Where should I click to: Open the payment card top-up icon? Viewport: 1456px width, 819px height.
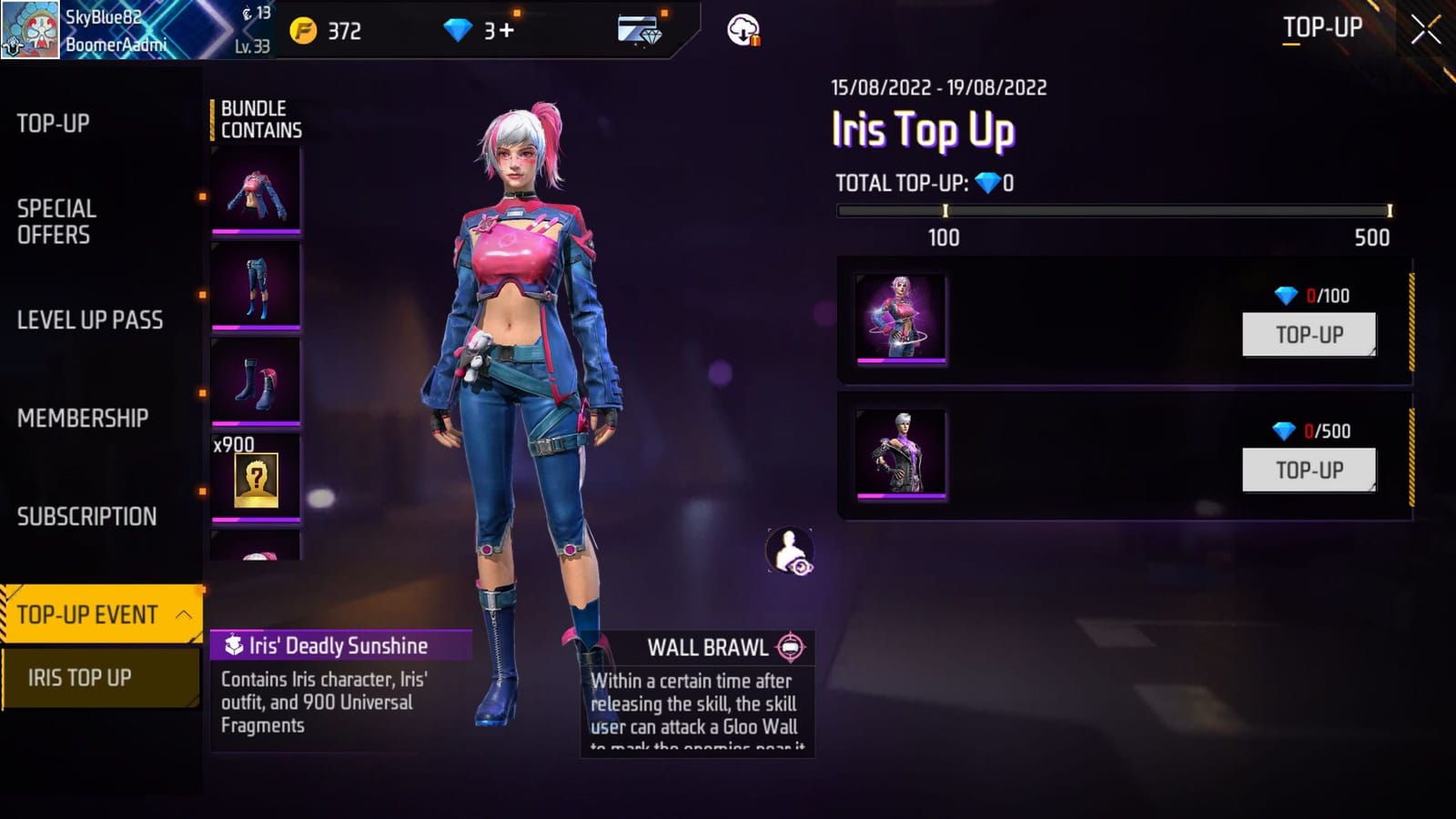637,32
